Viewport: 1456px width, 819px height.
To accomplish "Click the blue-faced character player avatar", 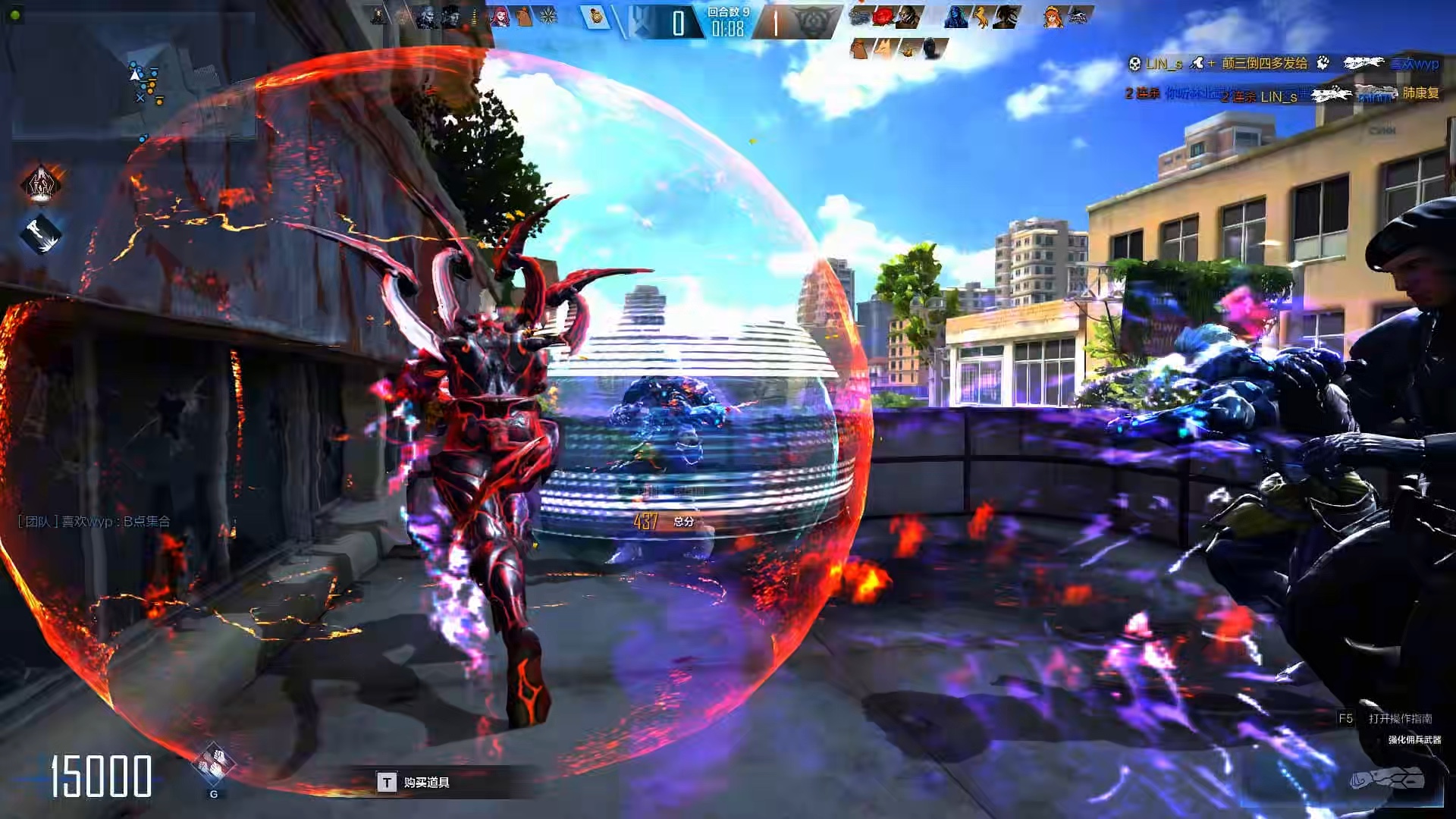I will (956, 17).
